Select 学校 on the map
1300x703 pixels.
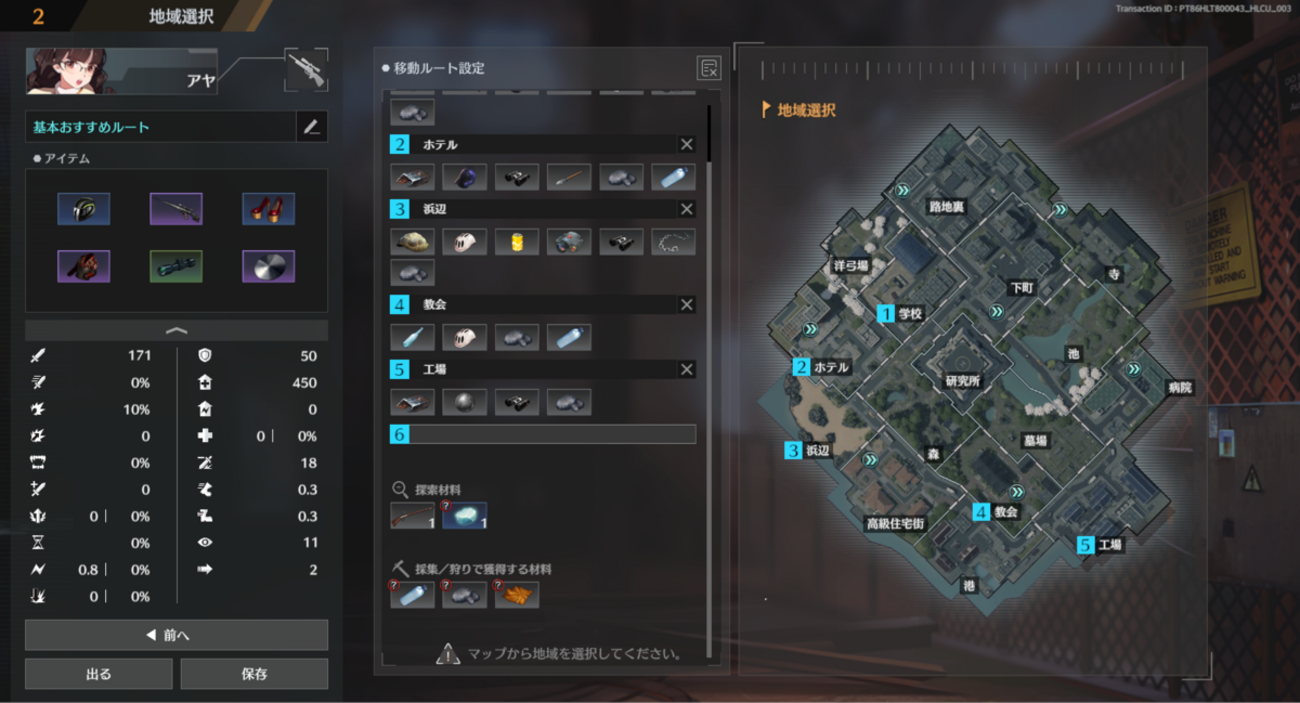point(909,313)
